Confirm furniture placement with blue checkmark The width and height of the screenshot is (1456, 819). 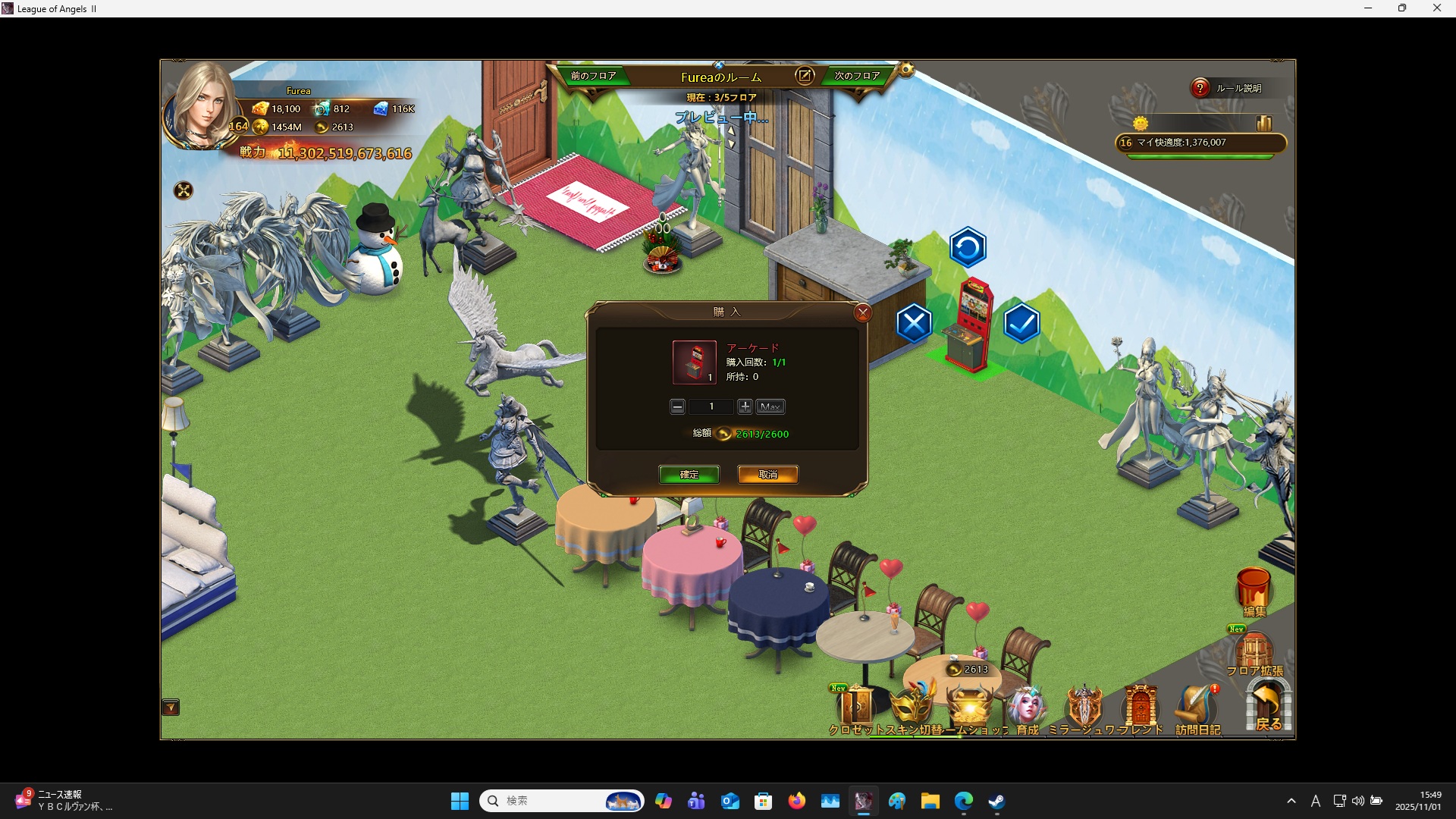click(x=1021, y=324)
